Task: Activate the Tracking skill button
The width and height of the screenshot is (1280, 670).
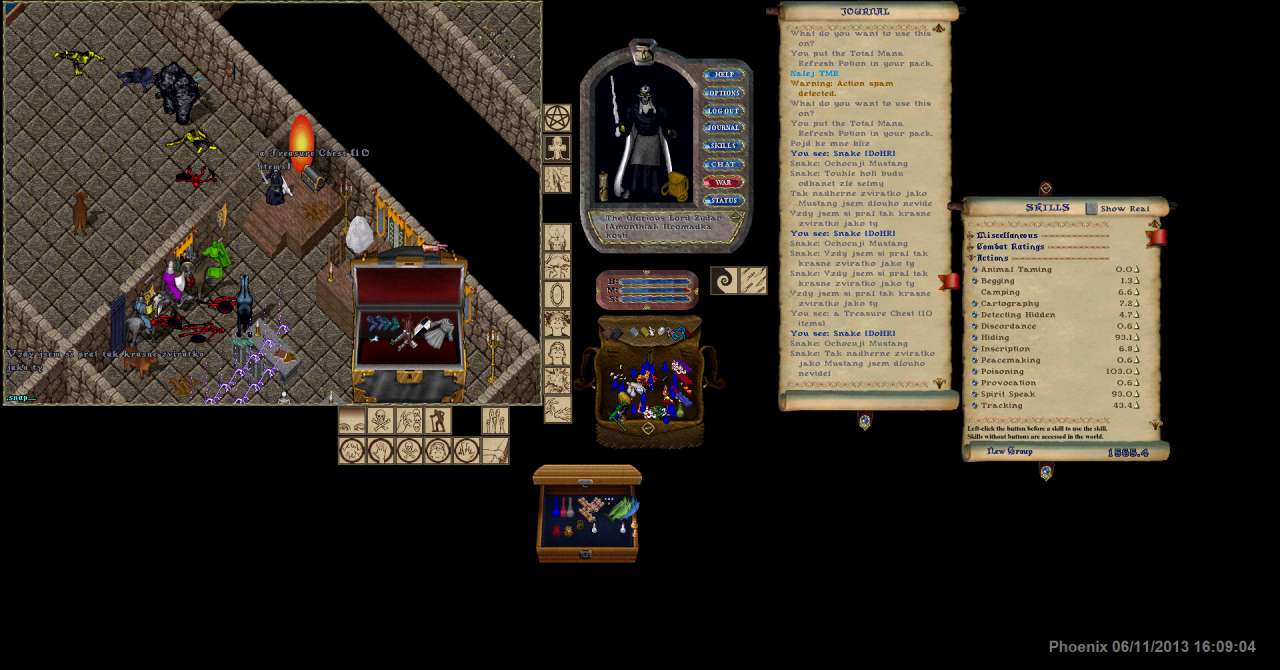Action: [x=975, y=406]
